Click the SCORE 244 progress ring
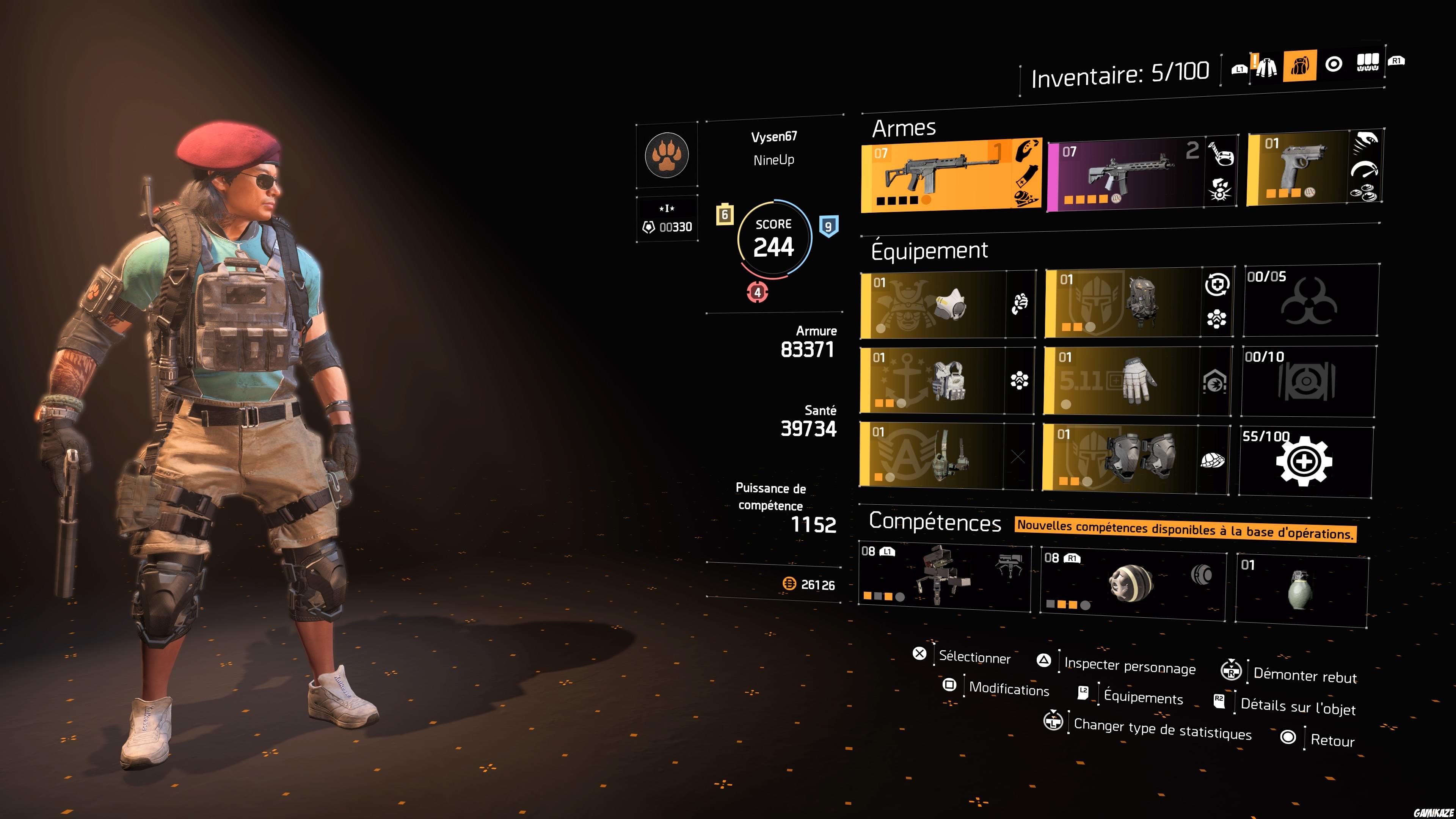Screen dimensions: 1456x819 tap(774, 238)
